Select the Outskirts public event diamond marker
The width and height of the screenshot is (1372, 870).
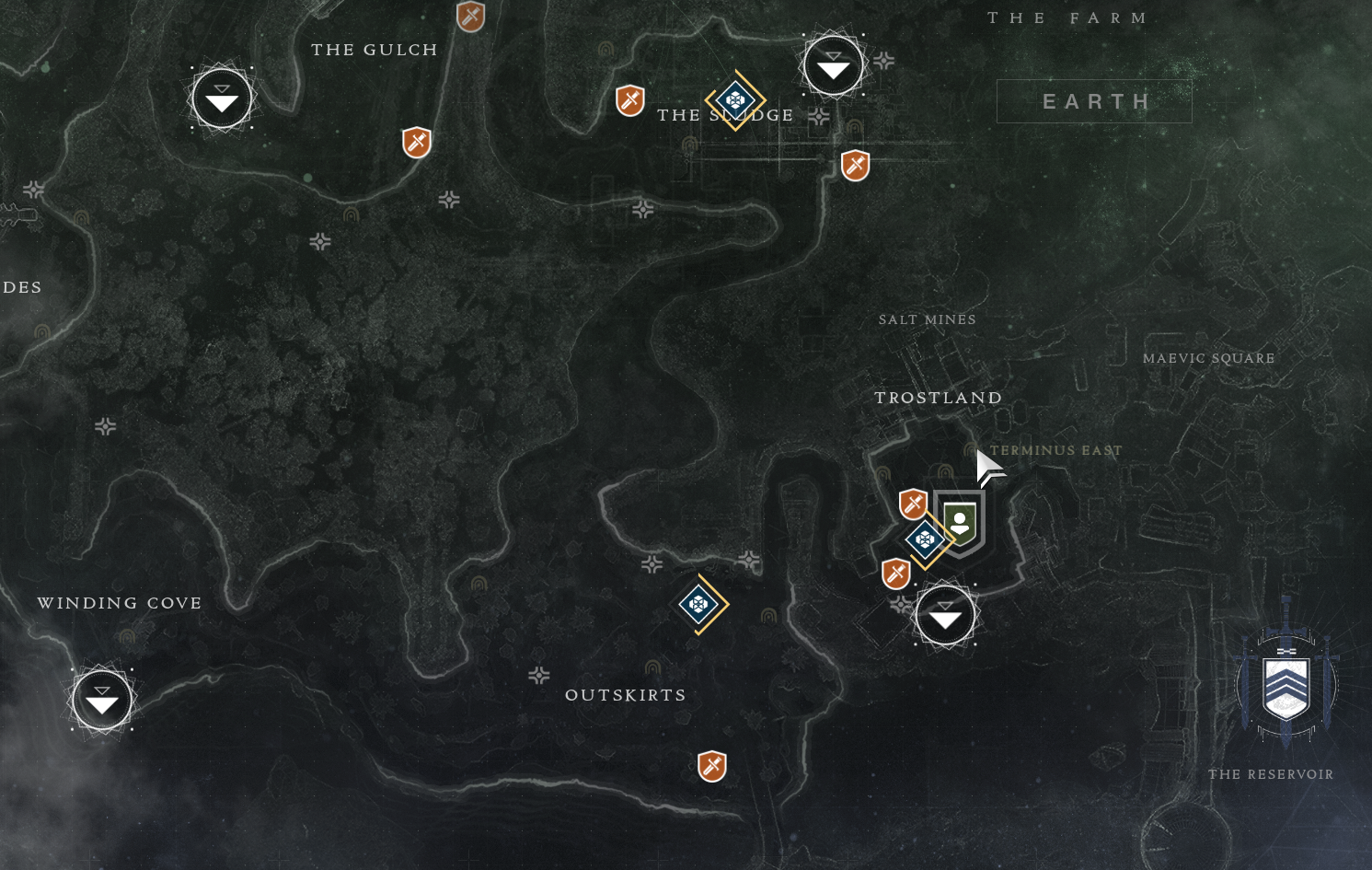coord(699,604)
